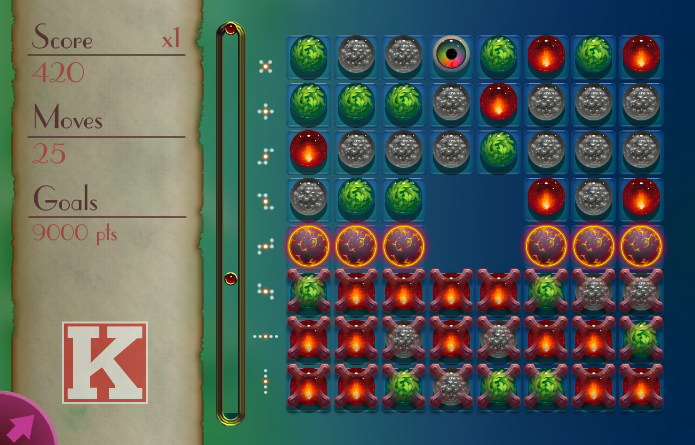Pick the gray orb directly beneath the eye orb
695x445 pixels.
tap(452, 102)
